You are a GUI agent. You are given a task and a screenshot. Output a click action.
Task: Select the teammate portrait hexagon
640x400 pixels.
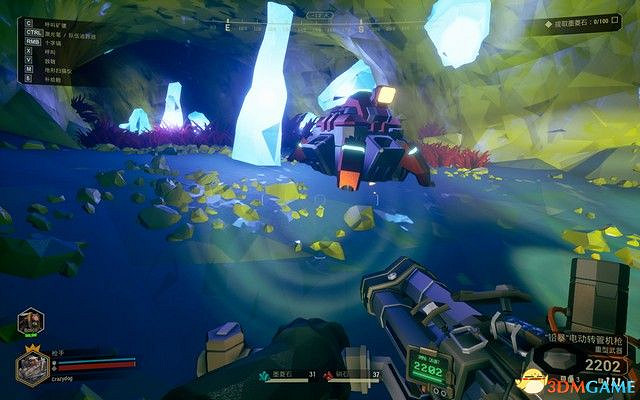[x=31, y=322]
